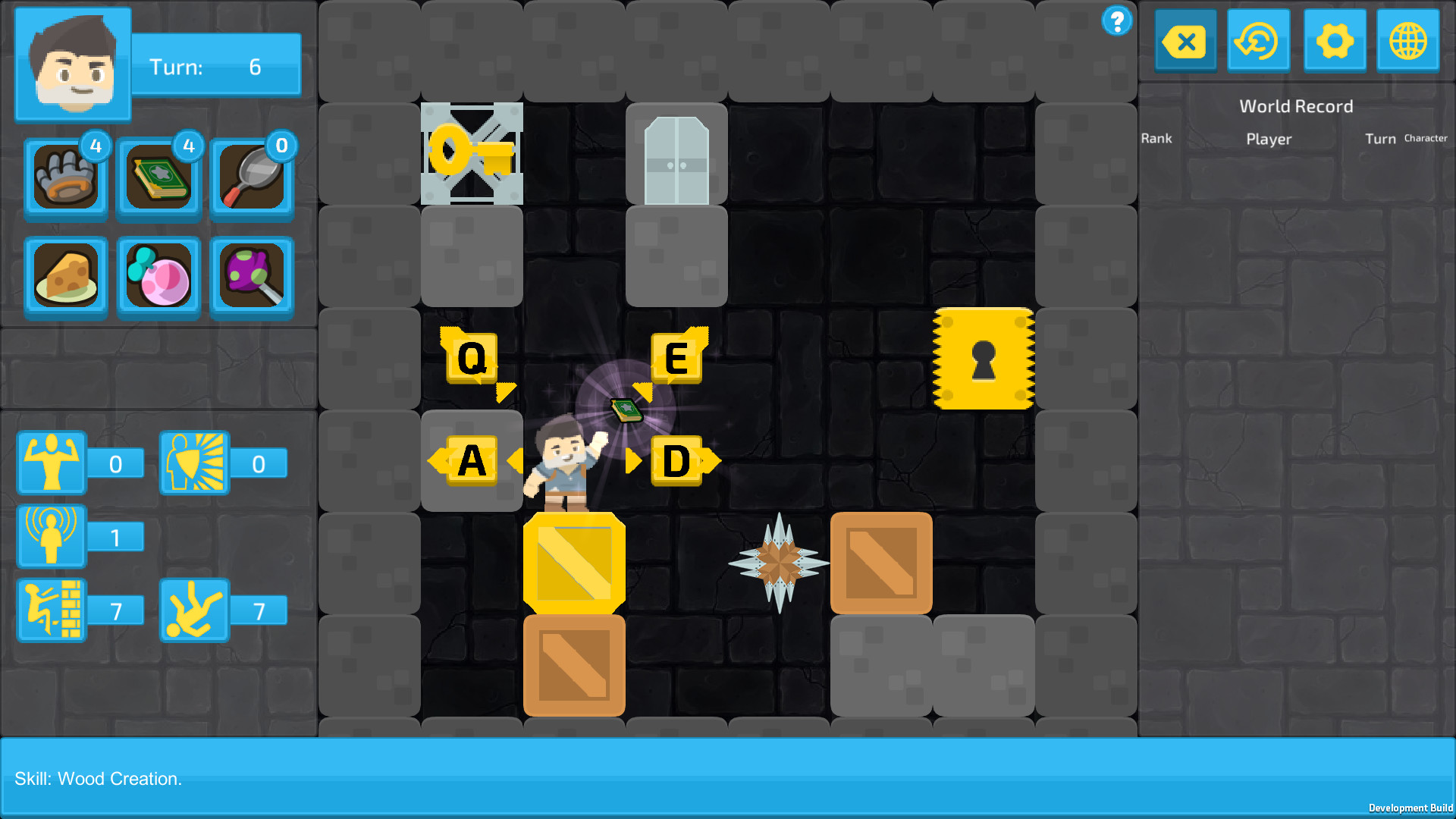1456x819 pixels.
Task: Click the cheese plate inventory item
Action: [x=65, y=276]
